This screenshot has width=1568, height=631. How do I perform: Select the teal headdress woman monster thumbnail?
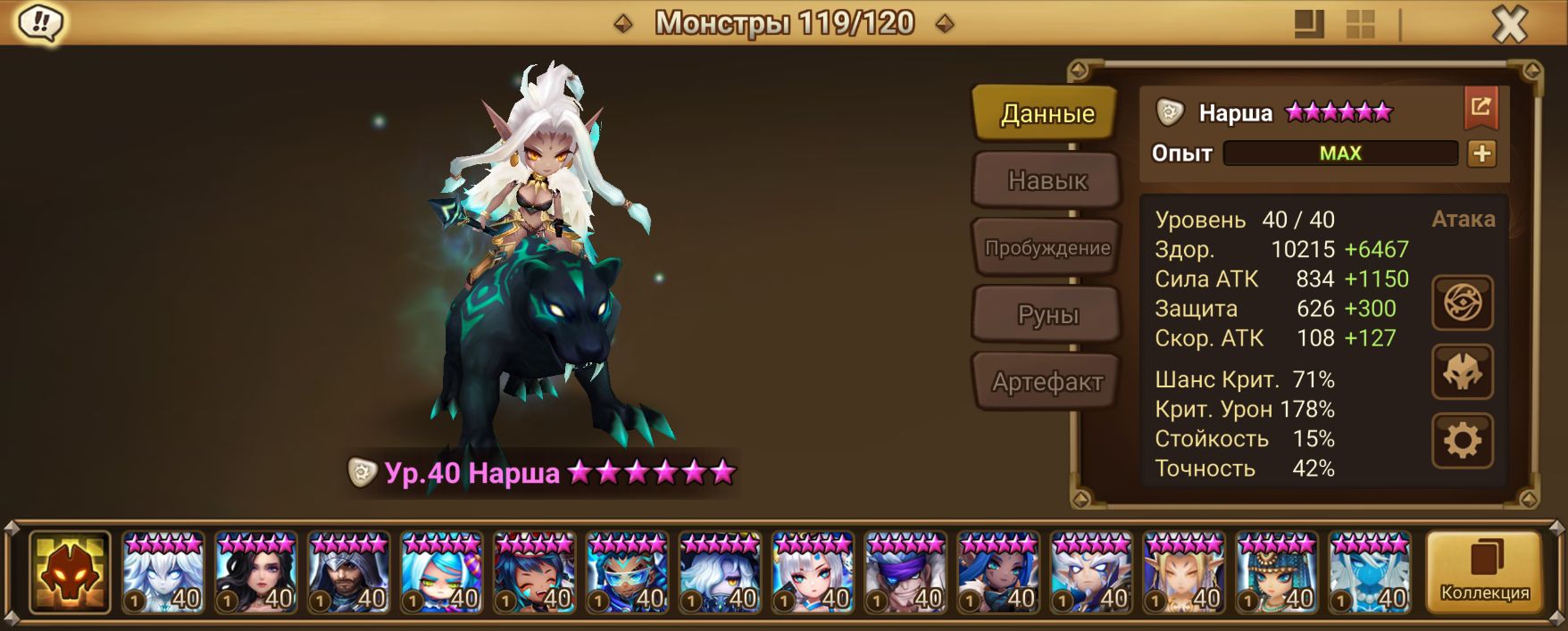pyautogui.click(x=1277, y=573)
